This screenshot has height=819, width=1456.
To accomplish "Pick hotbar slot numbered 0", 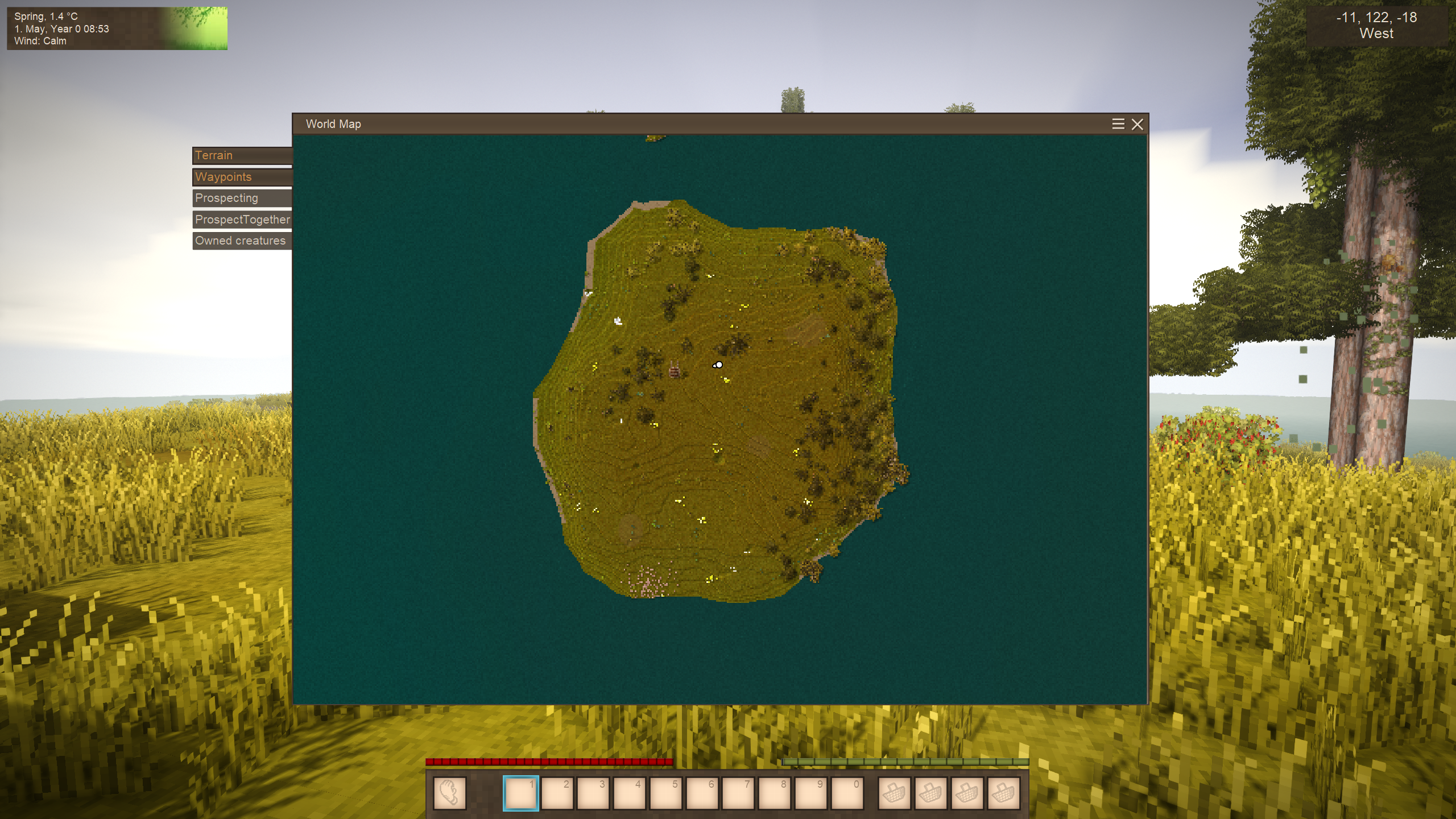I will [847, 793].
